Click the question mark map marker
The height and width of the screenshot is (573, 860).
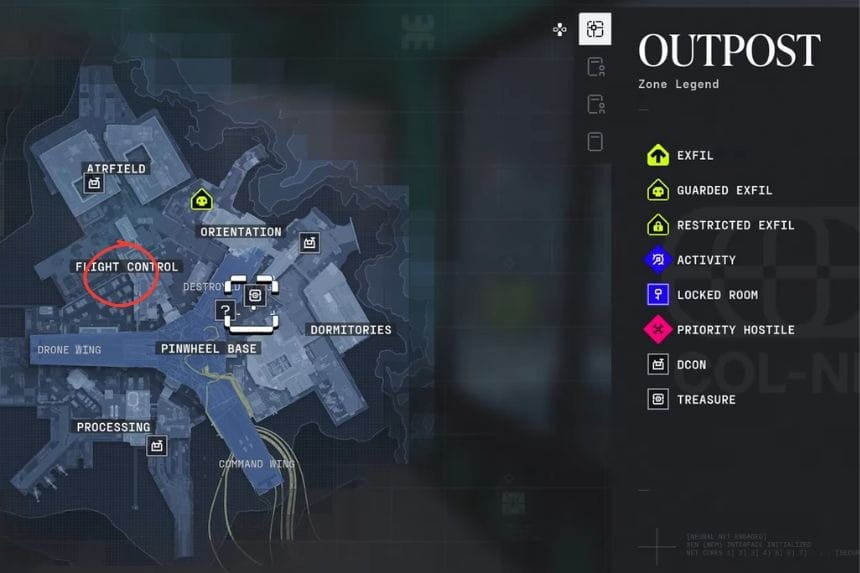pos(224,311)
